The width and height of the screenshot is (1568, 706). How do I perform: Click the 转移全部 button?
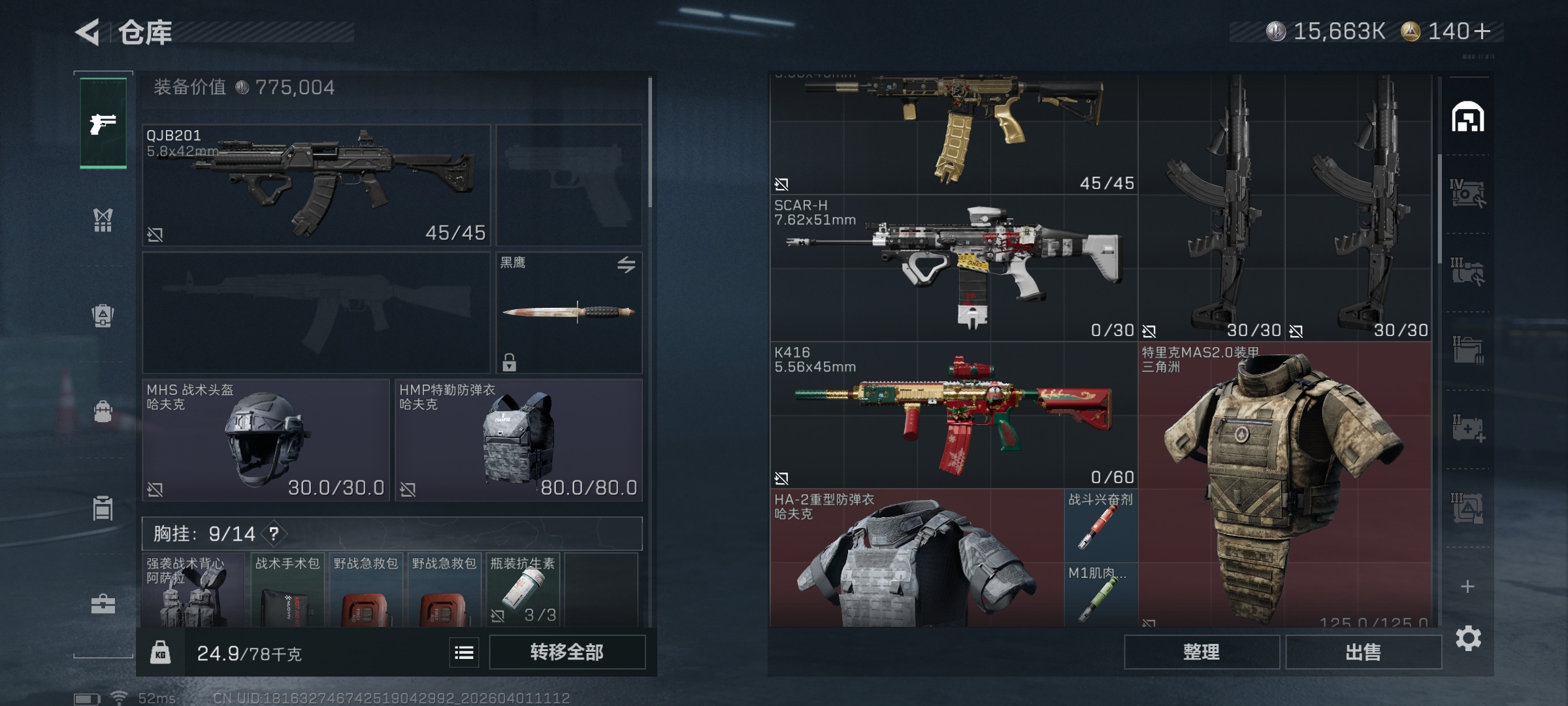point(566,652)
